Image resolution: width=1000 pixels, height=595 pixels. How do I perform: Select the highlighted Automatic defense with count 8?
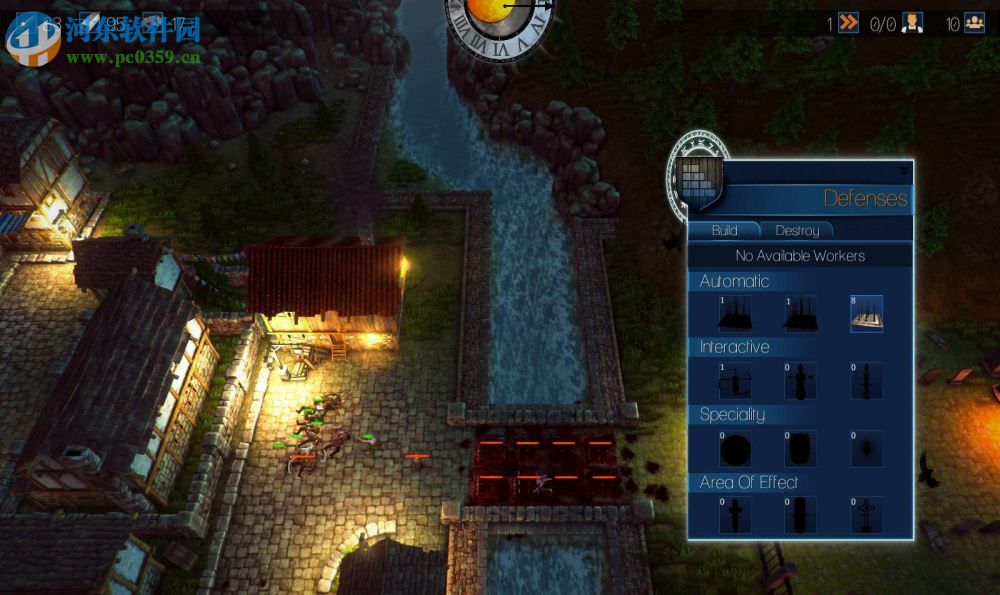[866, 314]
